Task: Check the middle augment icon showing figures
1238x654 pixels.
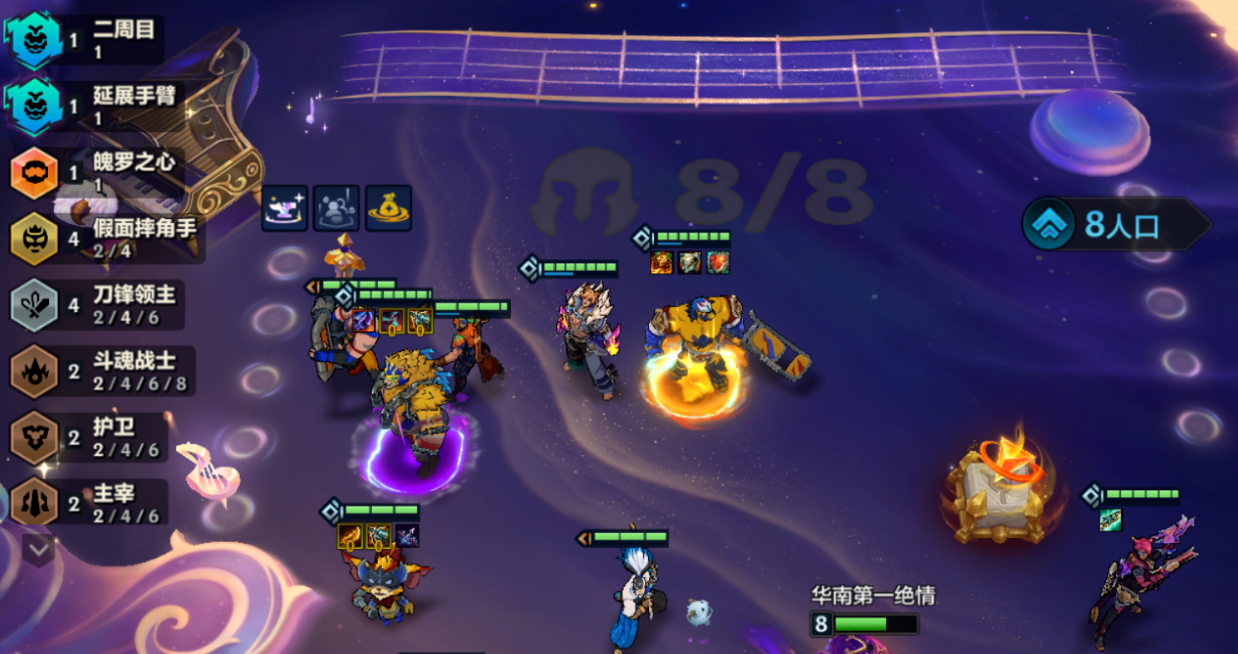Action: (336, 208)
